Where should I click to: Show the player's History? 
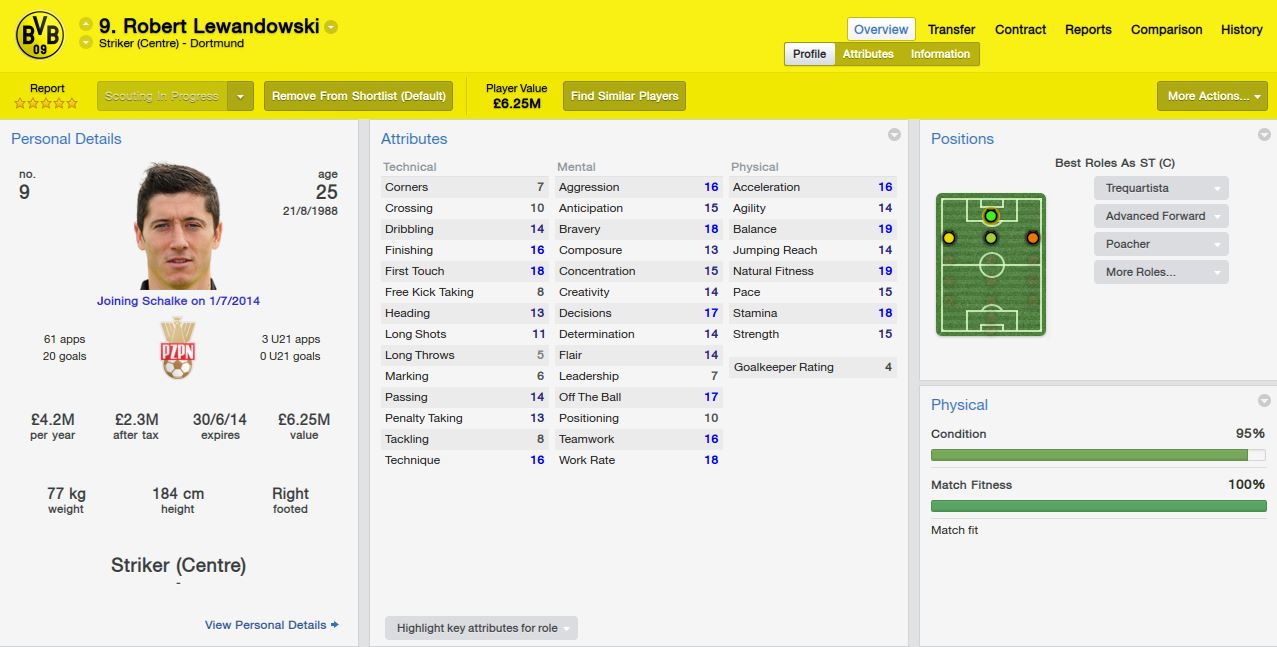click(1241, 29)
